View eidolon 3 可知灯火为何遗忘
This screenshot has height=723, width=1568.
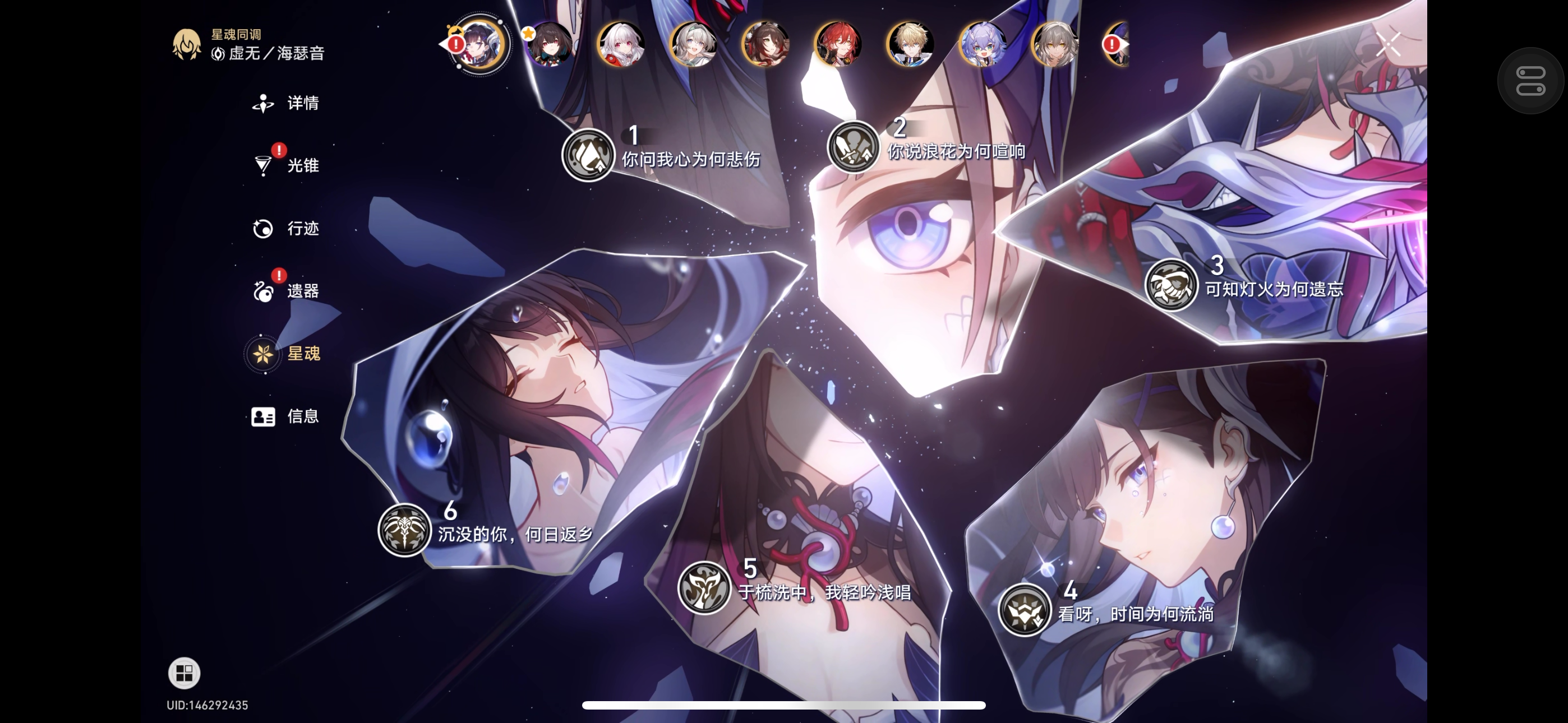tap(1171, 284)
